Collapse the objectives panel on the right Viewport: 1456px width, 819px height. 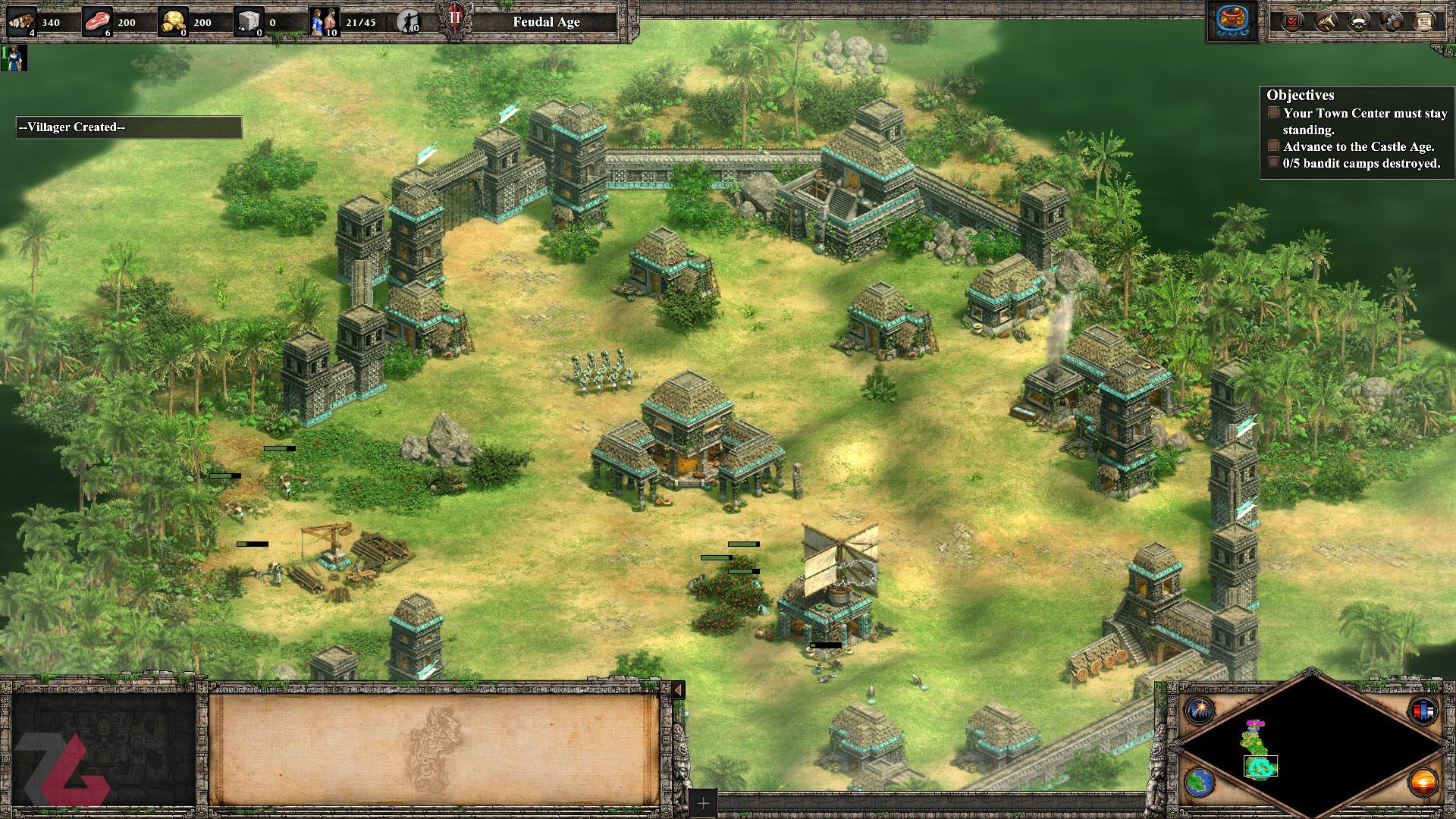(1300, 95)
